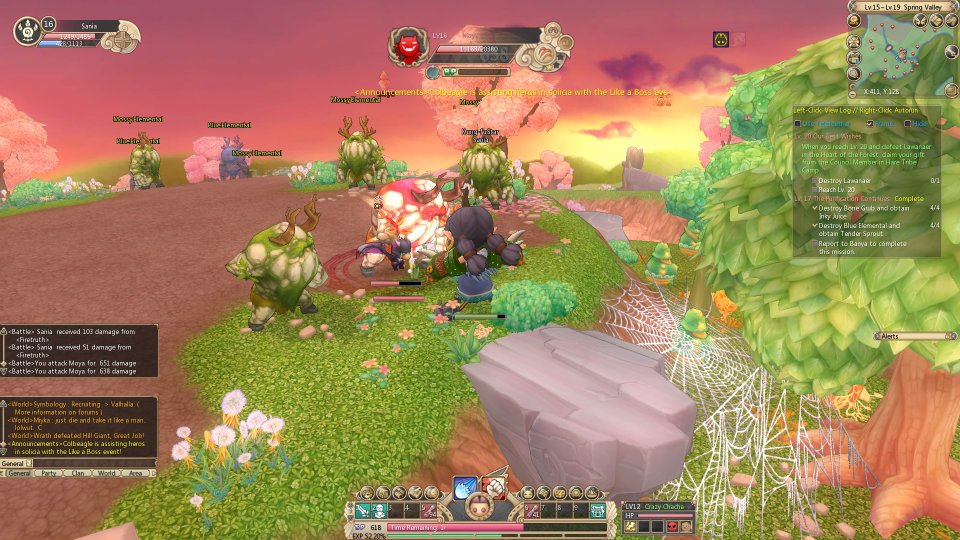Switch to the Area chat tab
This screenshot has height=540, width=960.
[137, 473]
